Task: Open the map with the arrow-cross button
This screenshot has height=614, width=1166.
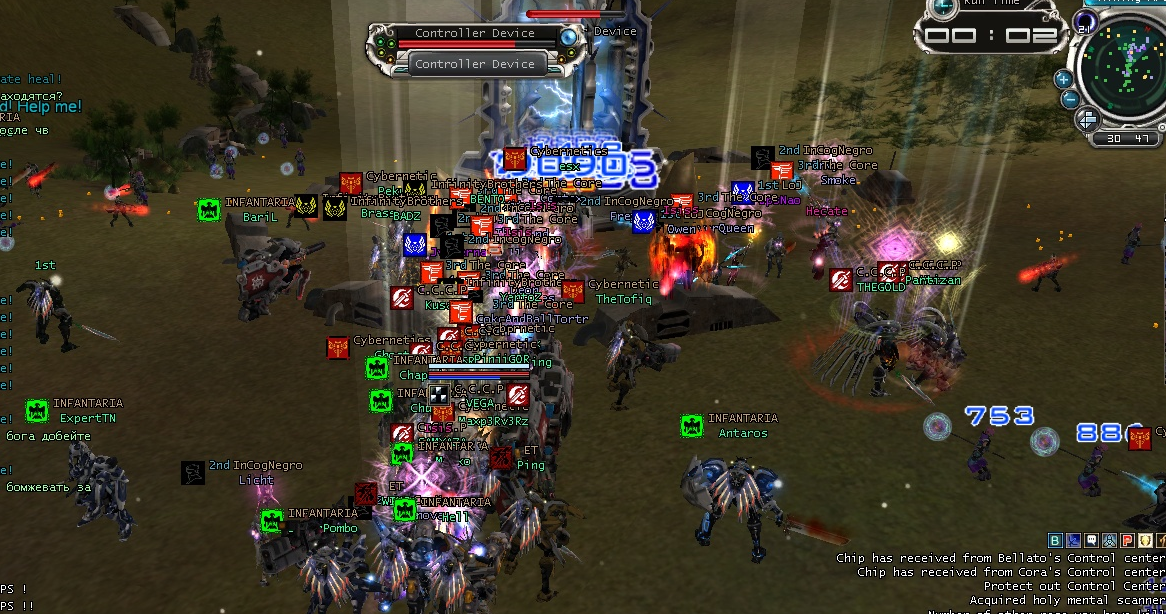Action: [x=1086, y=120]
